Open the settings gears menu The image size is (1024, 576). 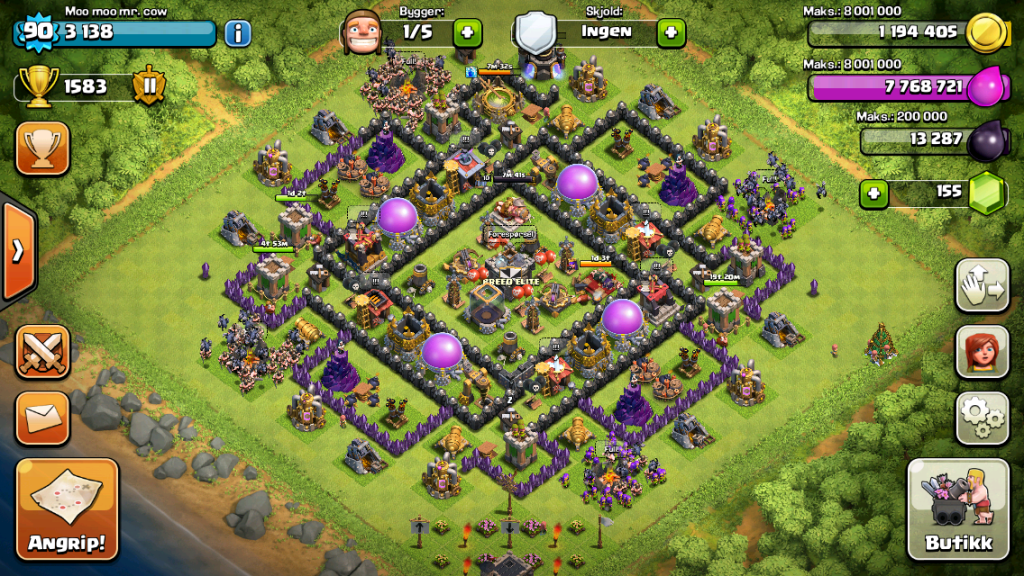(981, 417)
